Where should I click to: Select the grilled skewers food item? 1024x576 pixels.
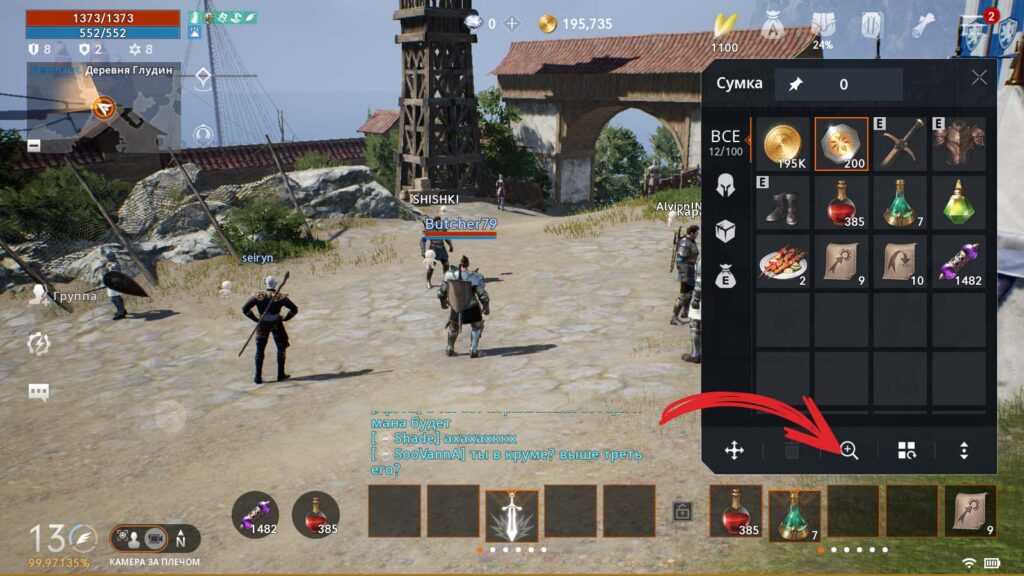pyautogui.click(x=782, y=262)
